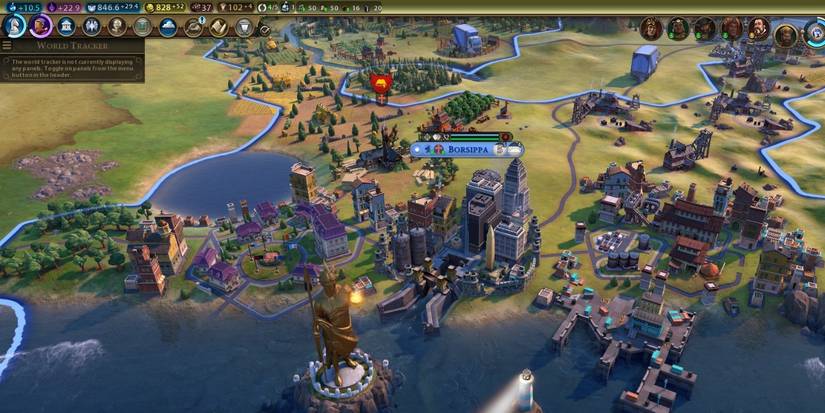
Task: Toggle the World Tracker hamburger menu
Action: pos(7,45)
